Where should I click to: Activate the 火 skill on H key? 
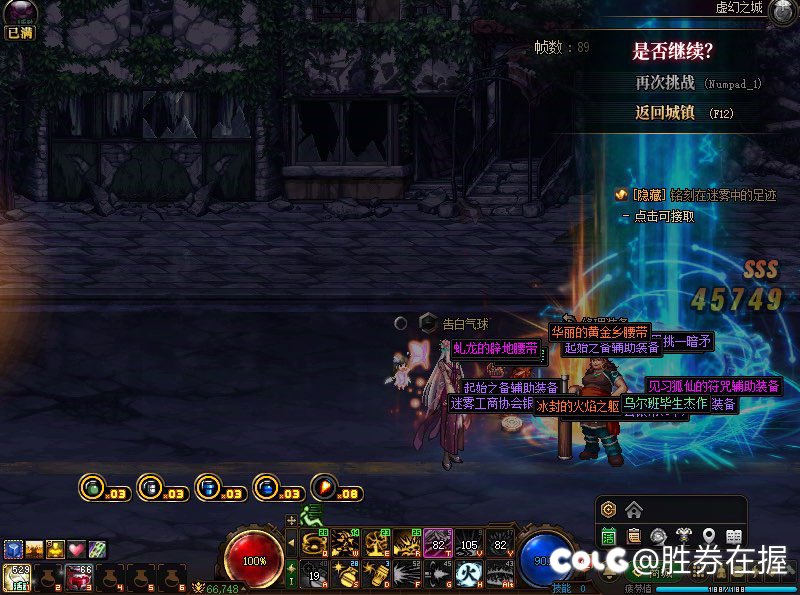(x=469, y=574)
